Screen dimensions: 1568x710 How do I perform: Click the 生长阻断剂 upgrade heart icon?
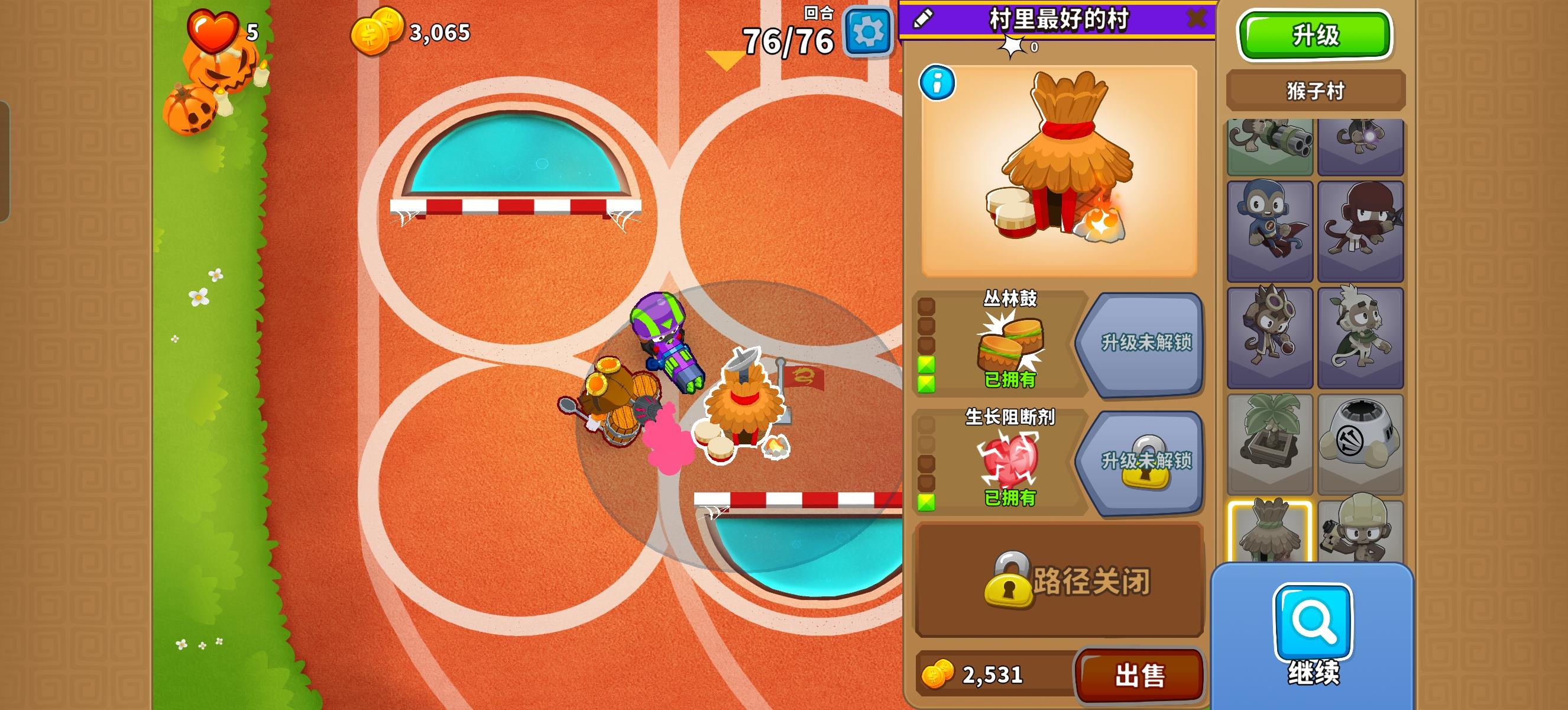point(1010,466)
